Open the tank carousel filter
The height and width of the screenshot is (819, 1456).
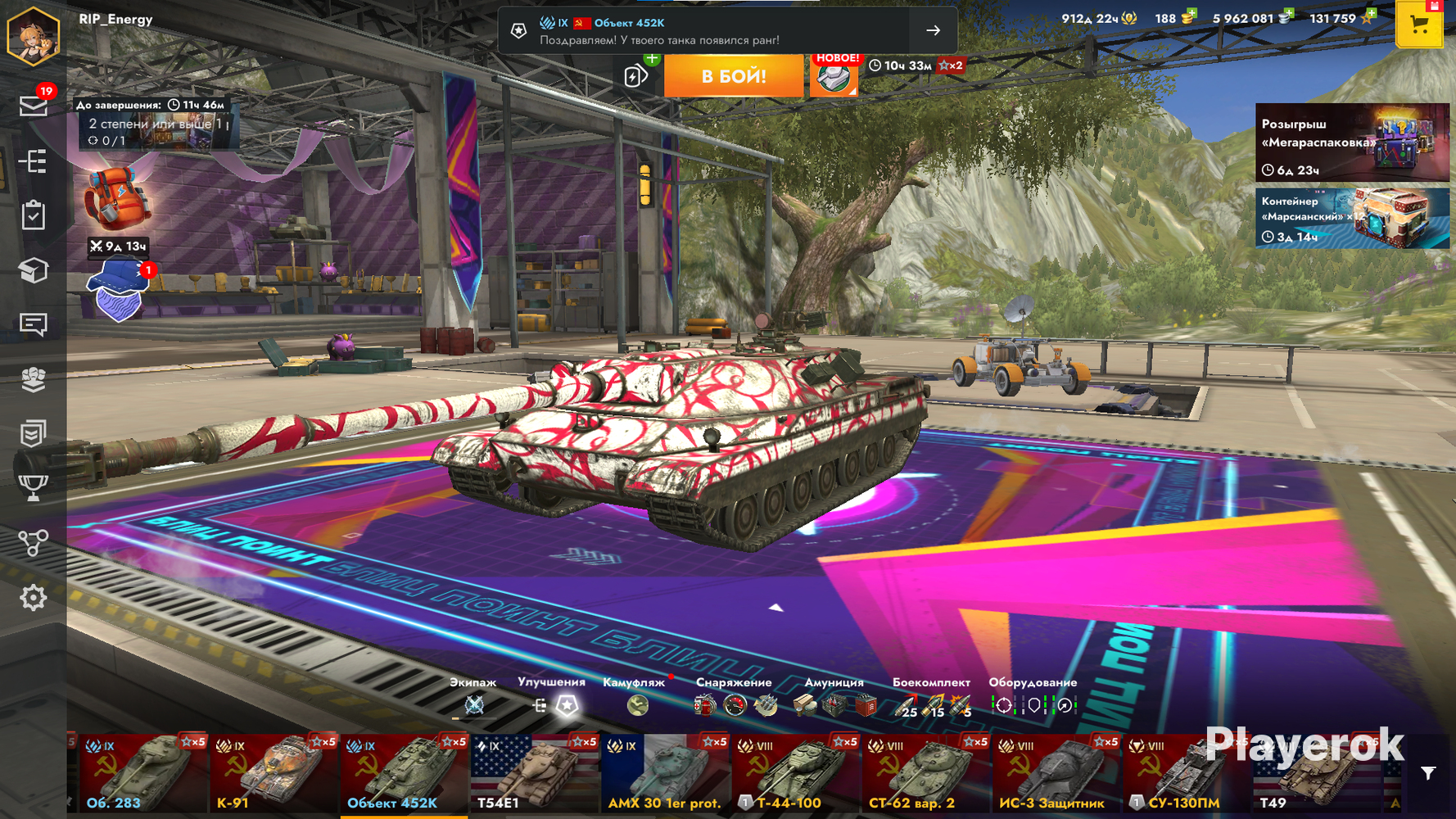tap(1428, 773)
